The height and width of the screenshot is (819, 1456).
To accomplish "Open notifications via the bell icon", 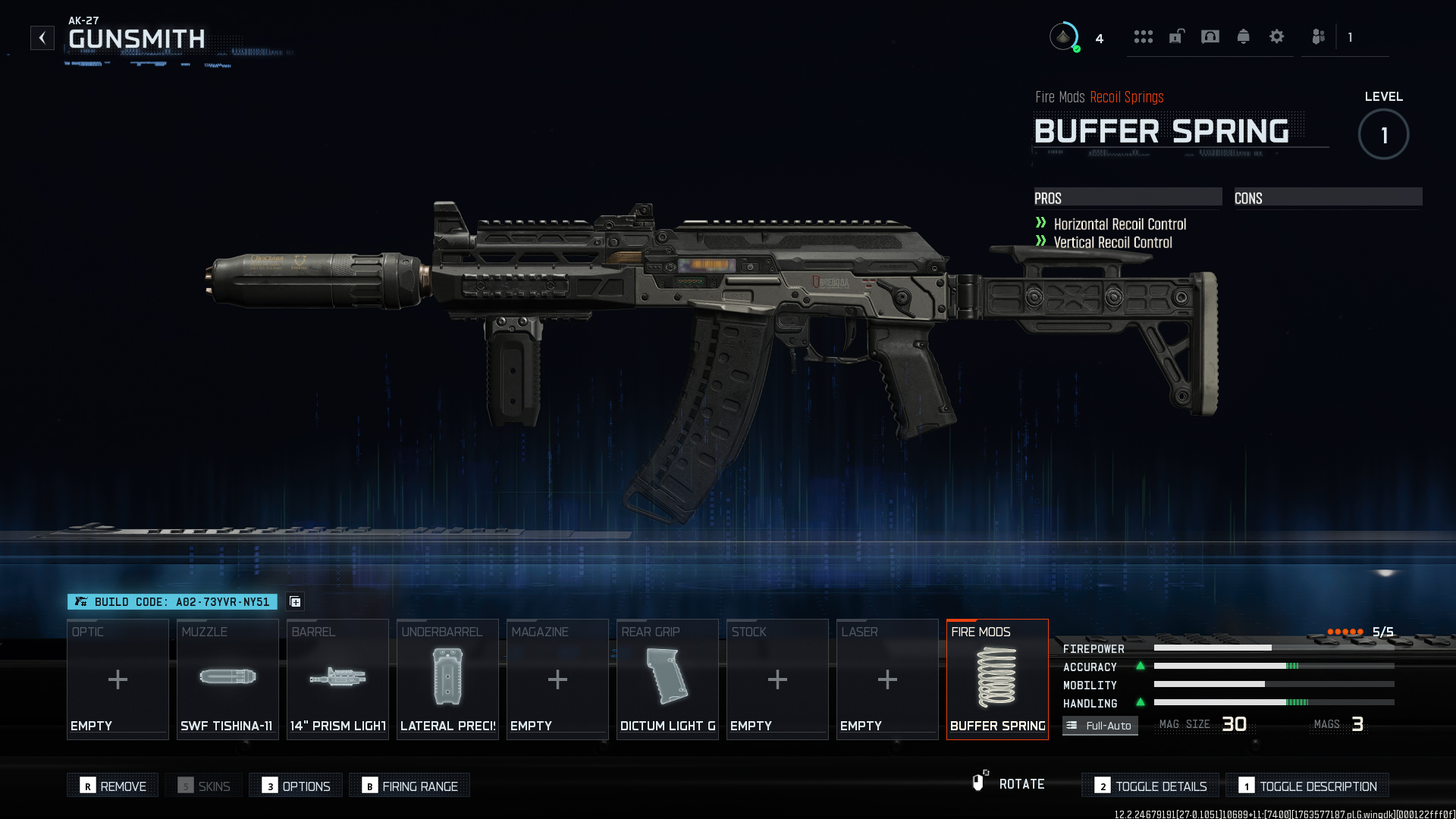I will pos(1244,36).
